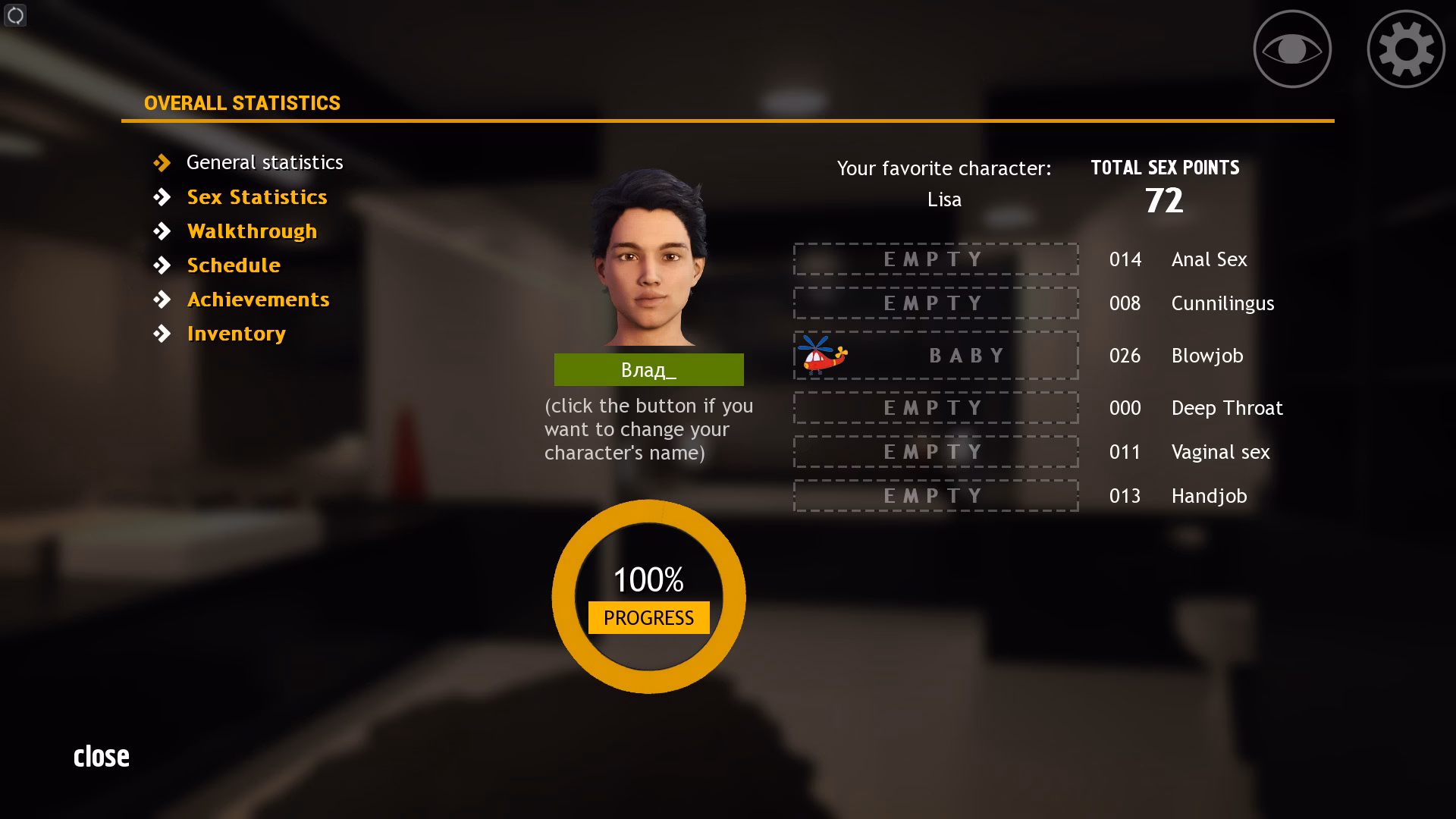
Task: Click the arrow icon next to Walkthrough
Action: (x=163, y=231)
